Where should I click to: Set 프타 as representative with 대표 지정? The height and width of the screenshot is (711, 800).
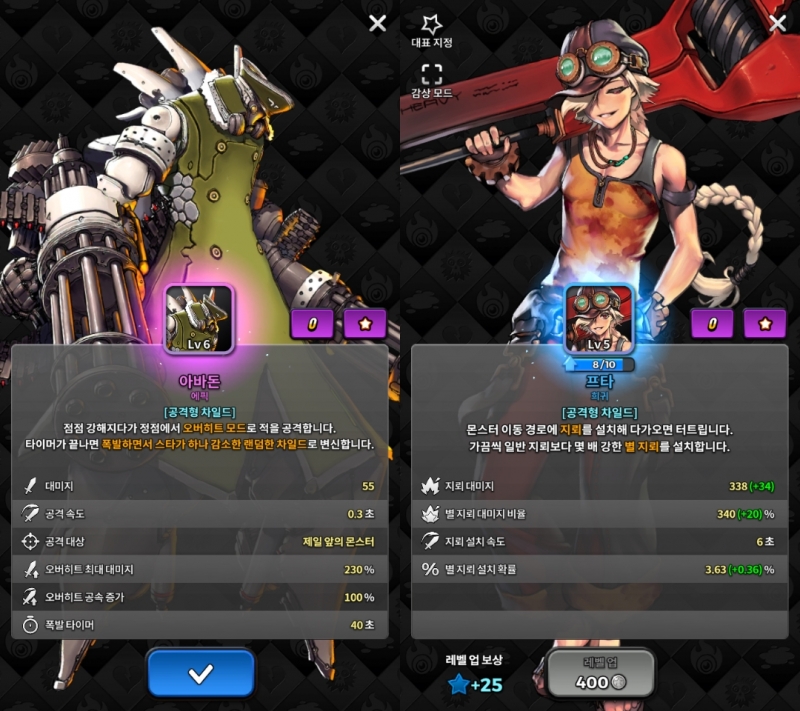point(432,31)
